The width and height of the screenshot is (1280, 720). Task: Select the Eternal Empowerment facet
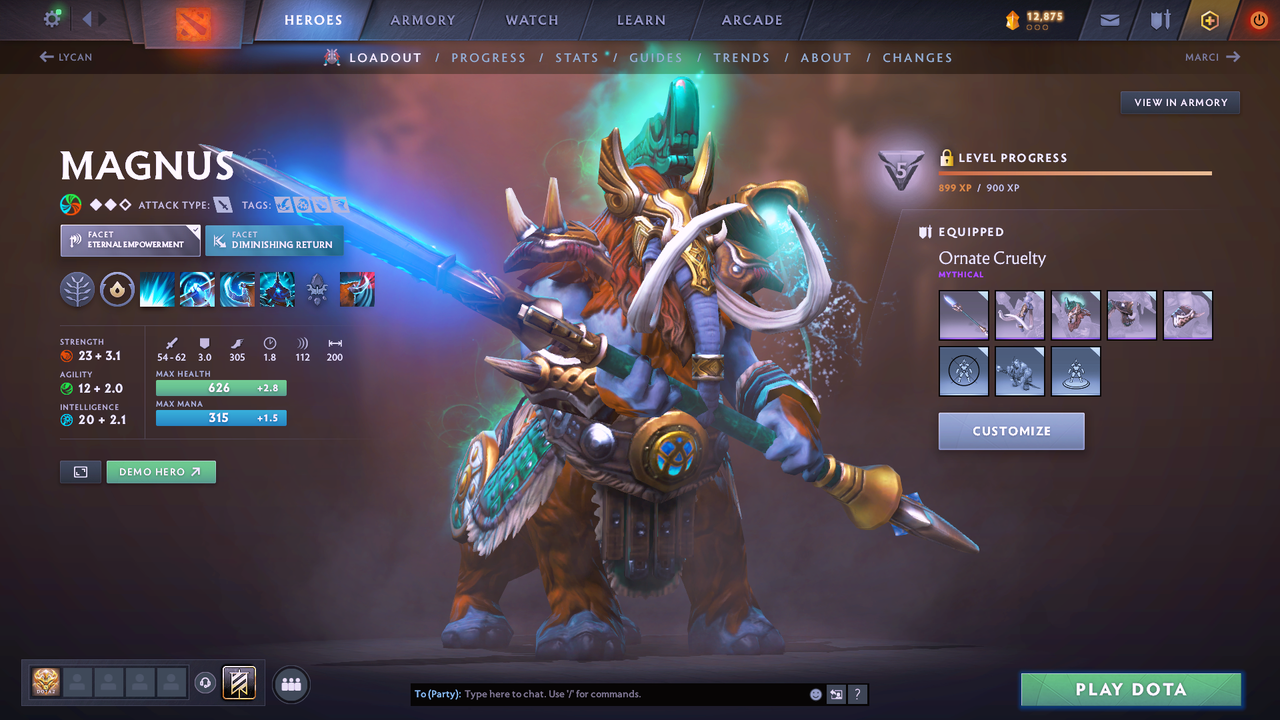pyautogui.click(x=130, y=240)
